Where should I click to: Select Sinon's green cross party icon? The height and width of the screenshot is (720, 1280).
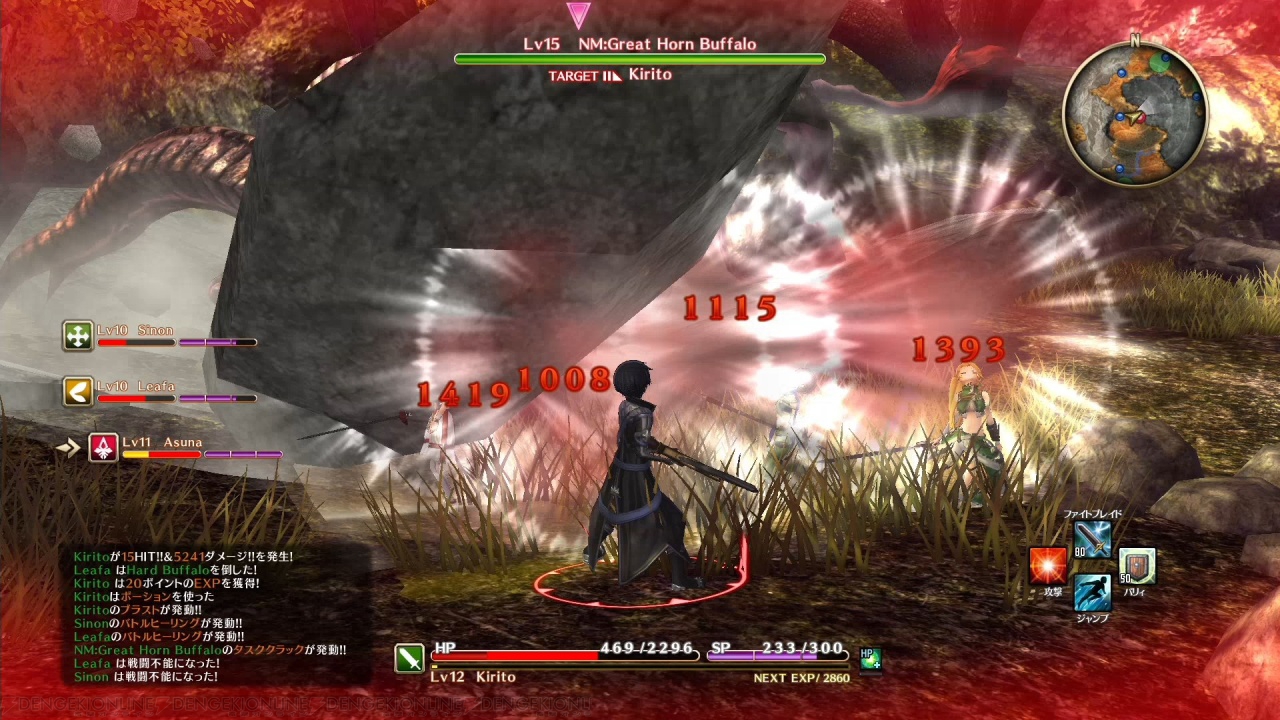78,336
